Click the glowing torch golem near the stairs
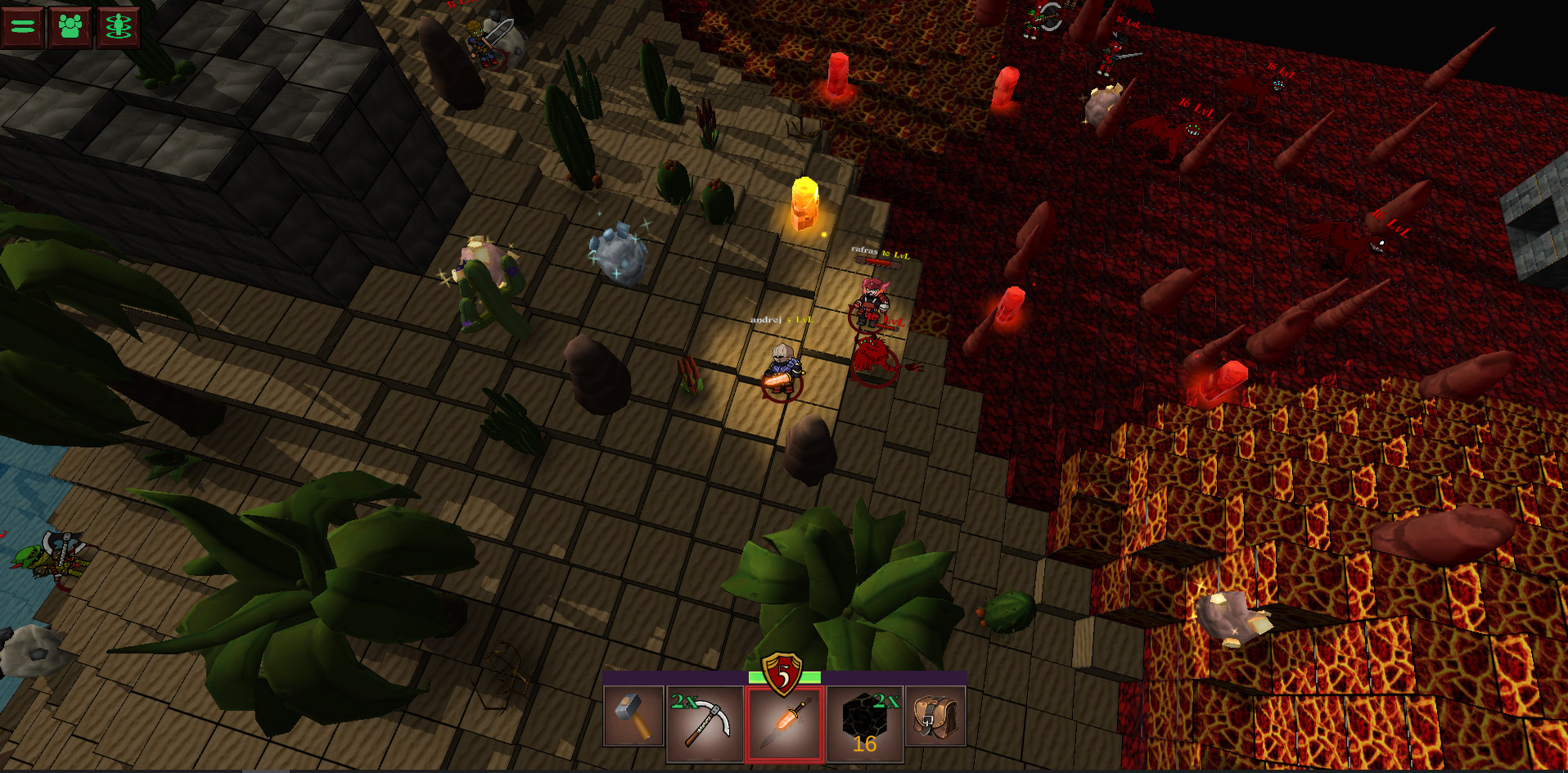Screen dimensions: 1568x773 804,203
